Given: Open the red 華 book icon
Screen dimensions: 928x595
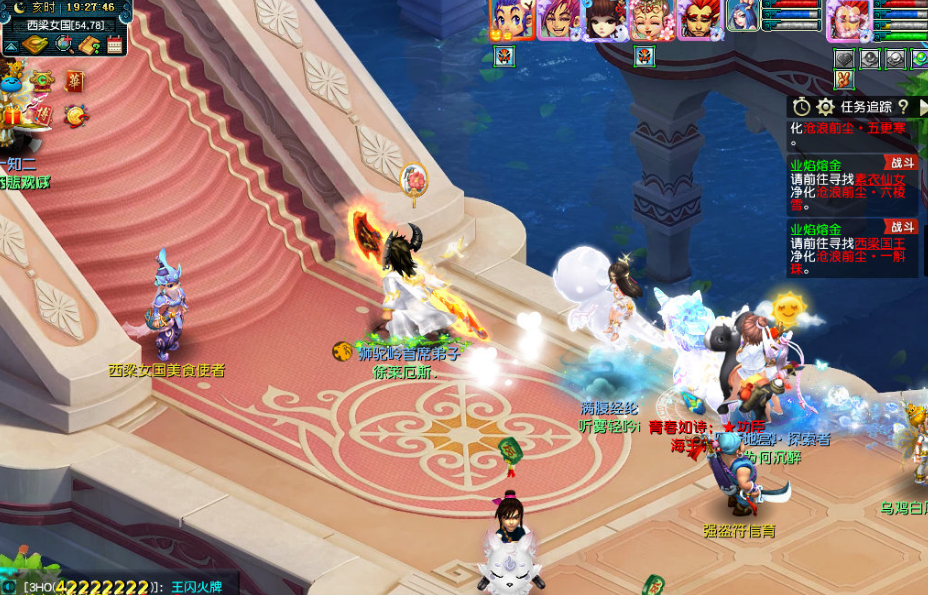Looking at the screenshot, I should (x=75, y=82).
